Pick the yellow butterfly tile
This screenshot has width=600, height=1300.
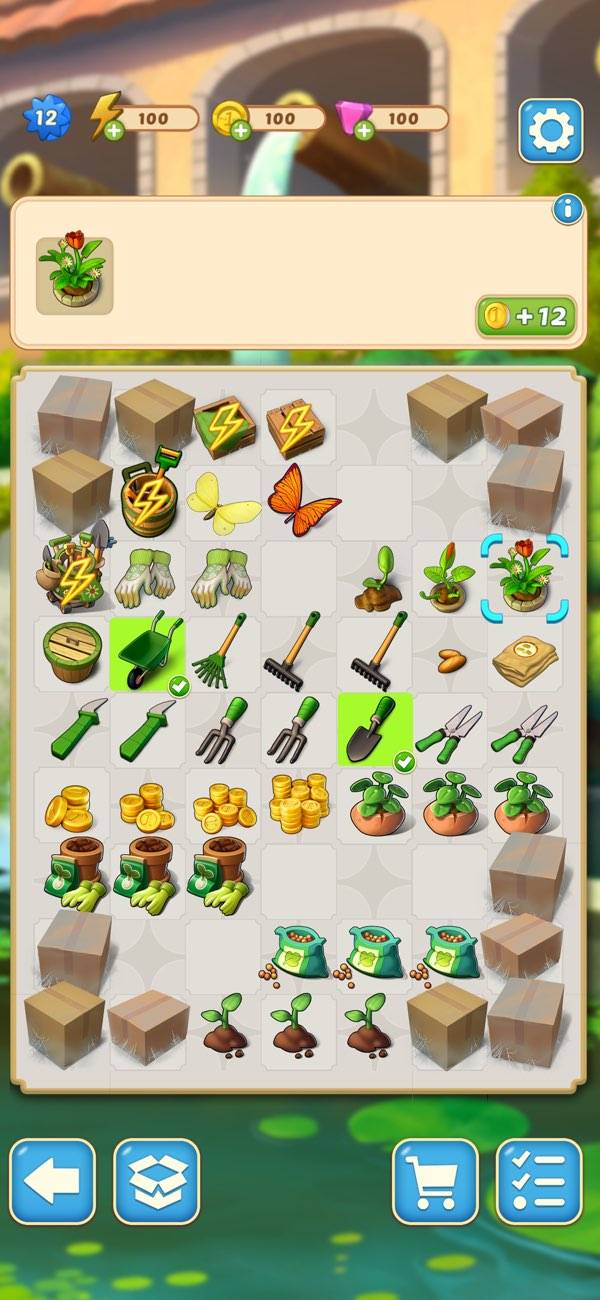coord(223,500)
